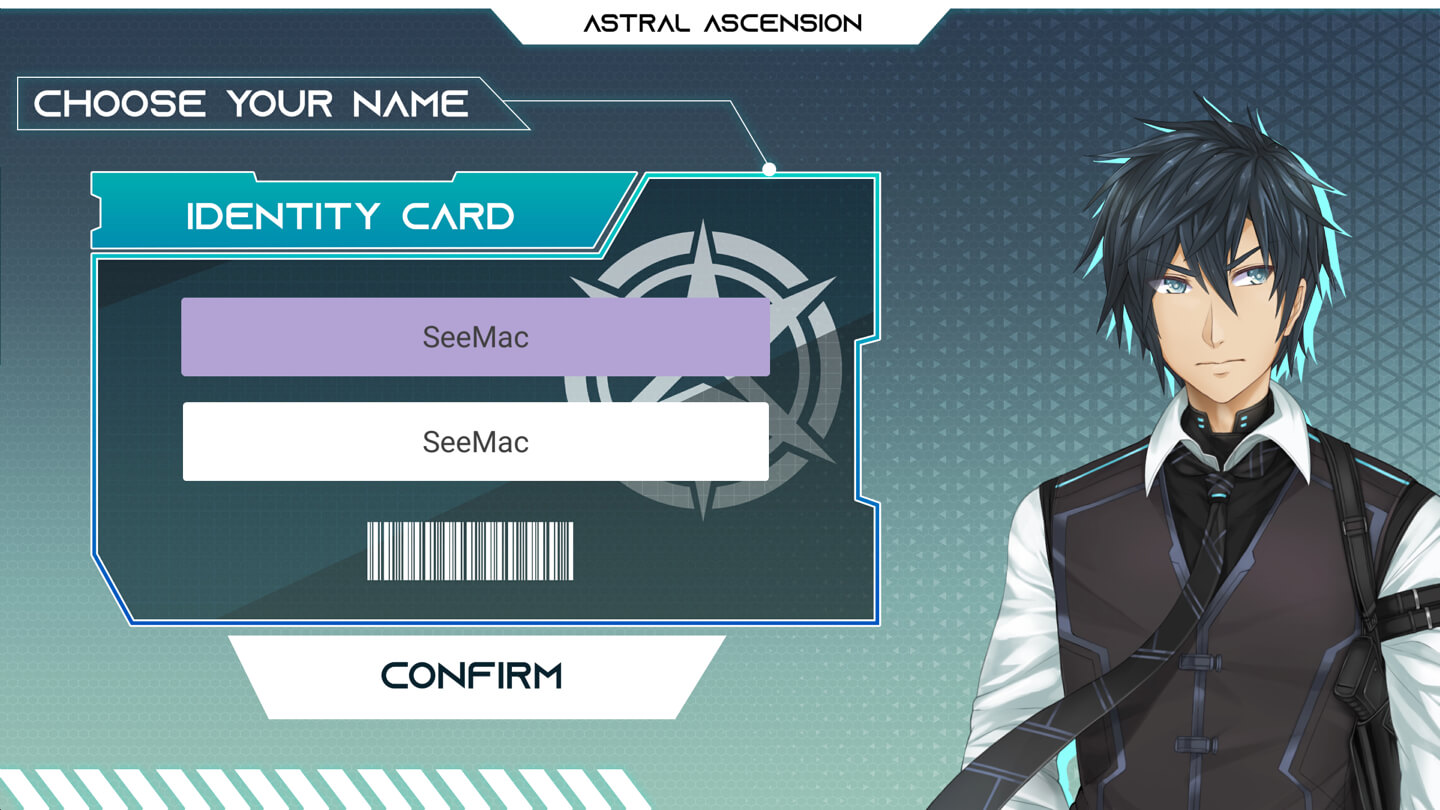1440x810 pixels.
Task: Confirm the chosen name
Action: pos(474,677)
